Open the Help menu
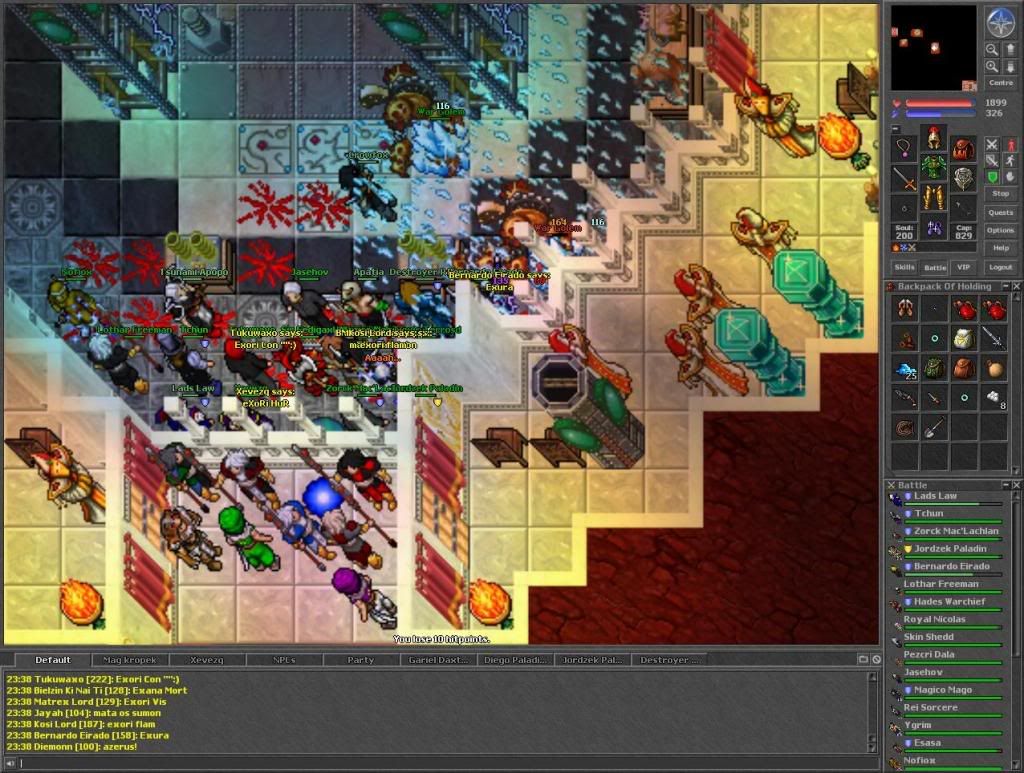Viewport: 1024px width, 773px height. point(1000,248)
